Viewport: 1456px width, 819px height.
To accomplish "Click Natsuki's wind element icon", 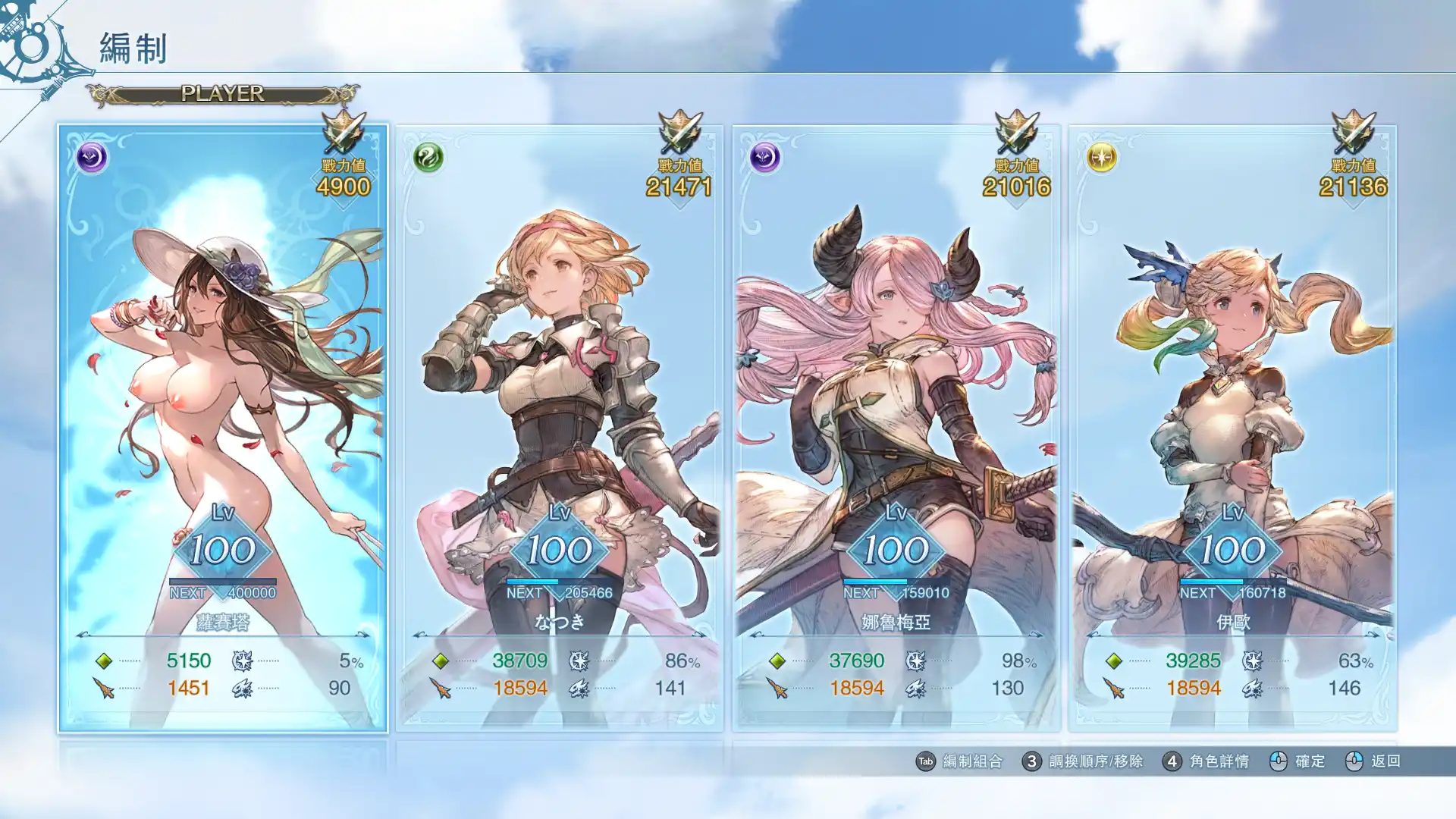I will [430, 157].
